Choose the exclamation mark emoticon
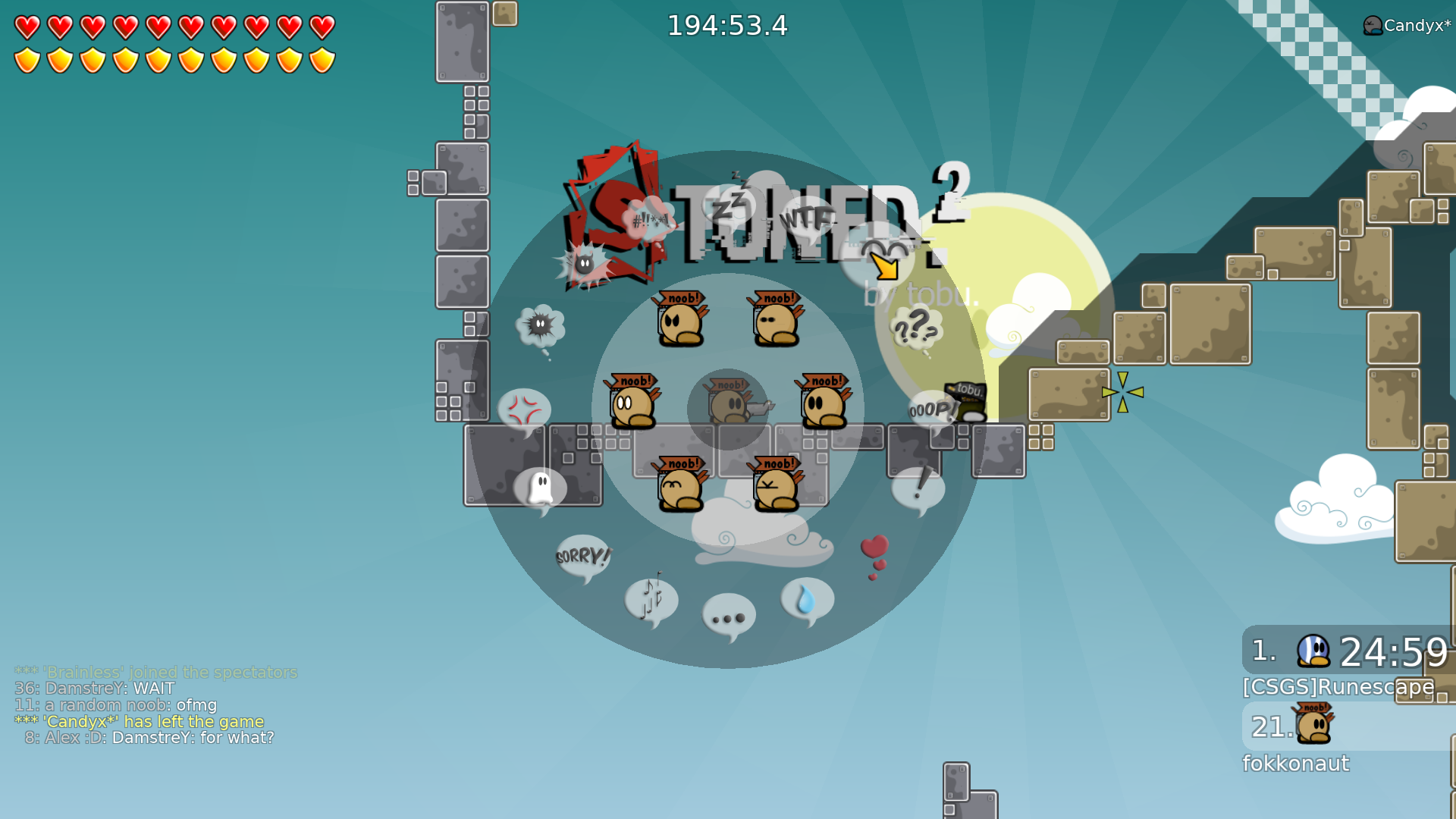The height and width of the screenshot is (819, 1456). tap(918, 488)
